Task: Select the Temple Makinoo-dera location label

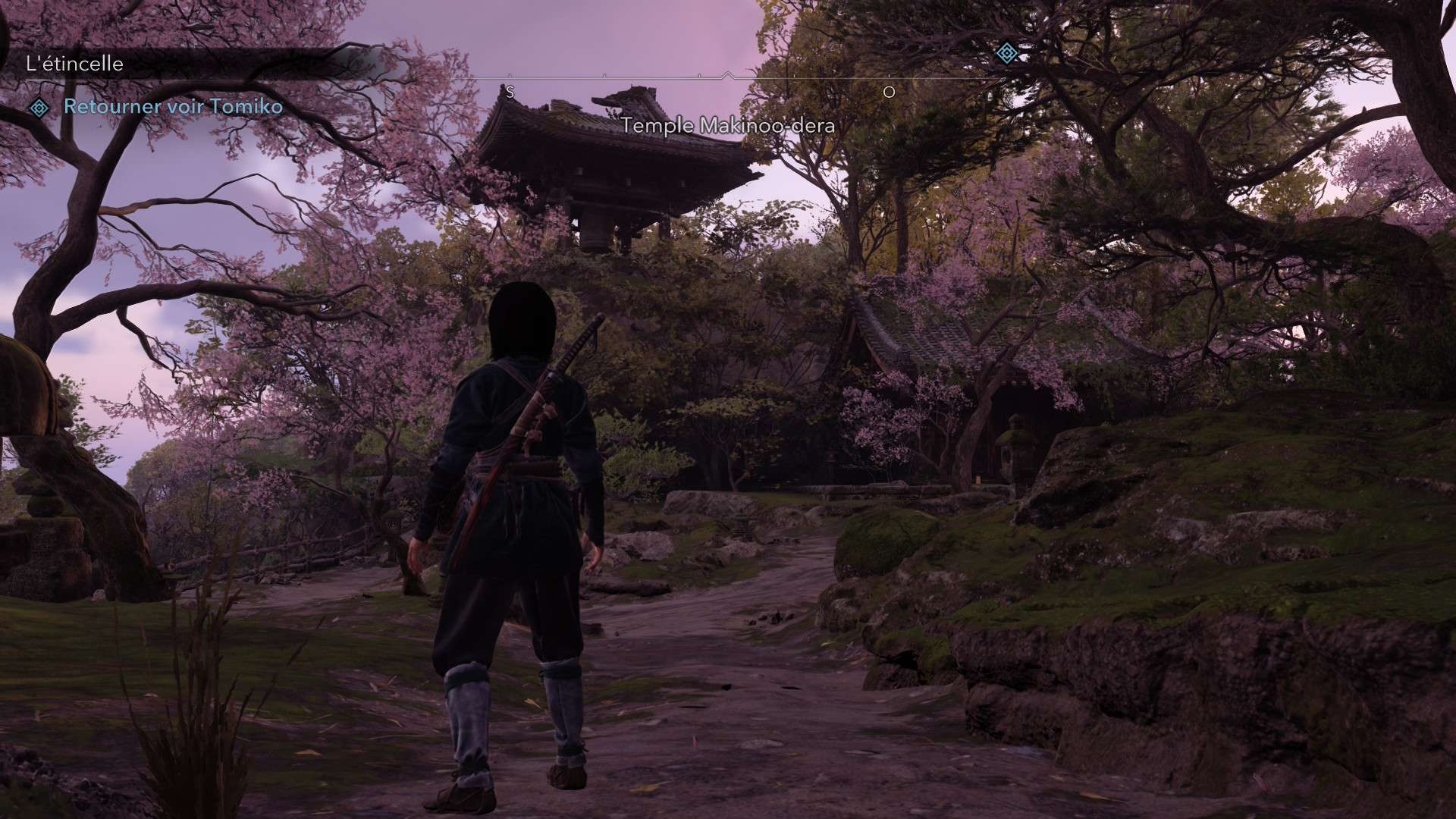Action: click(728, 125)
